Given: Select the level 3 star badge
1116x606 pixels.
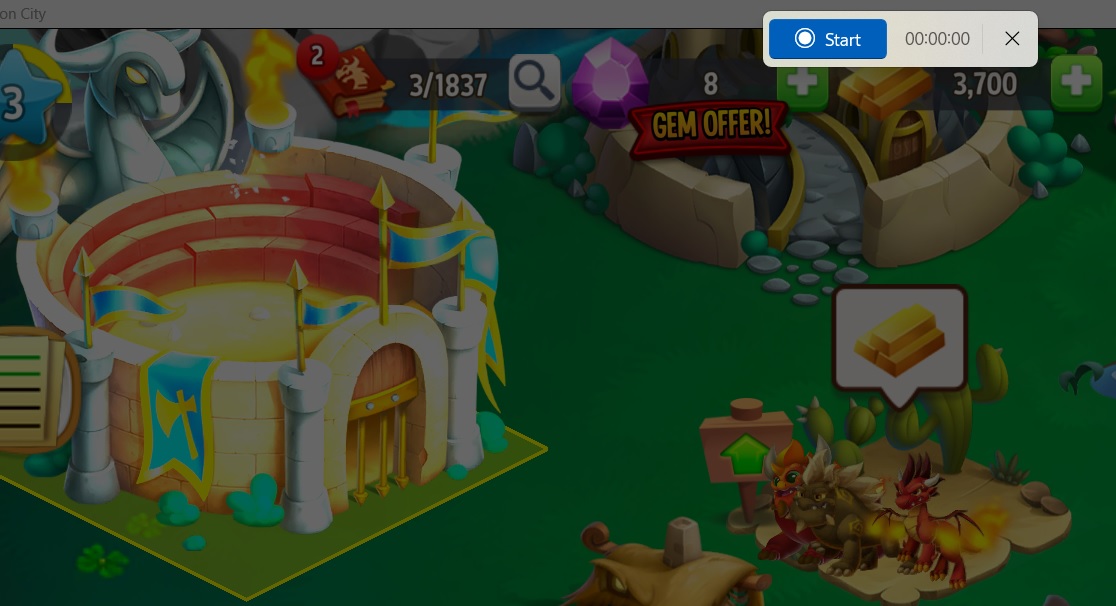Looking at the screenshot, I should 22,100.
